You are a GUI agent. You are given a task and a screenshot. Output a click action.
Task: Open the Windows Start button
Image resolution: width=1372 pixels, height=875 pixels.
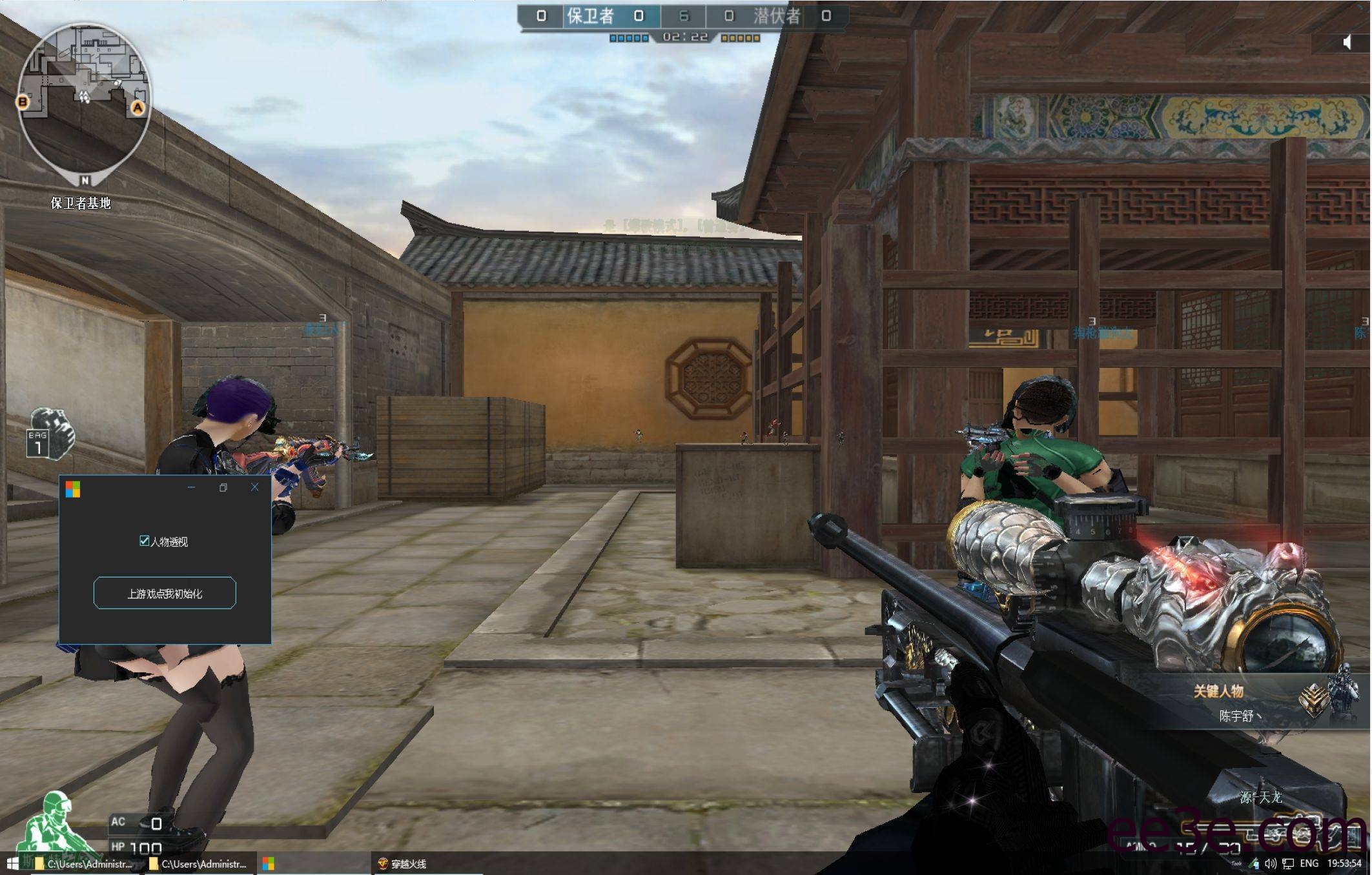point(12,863)
